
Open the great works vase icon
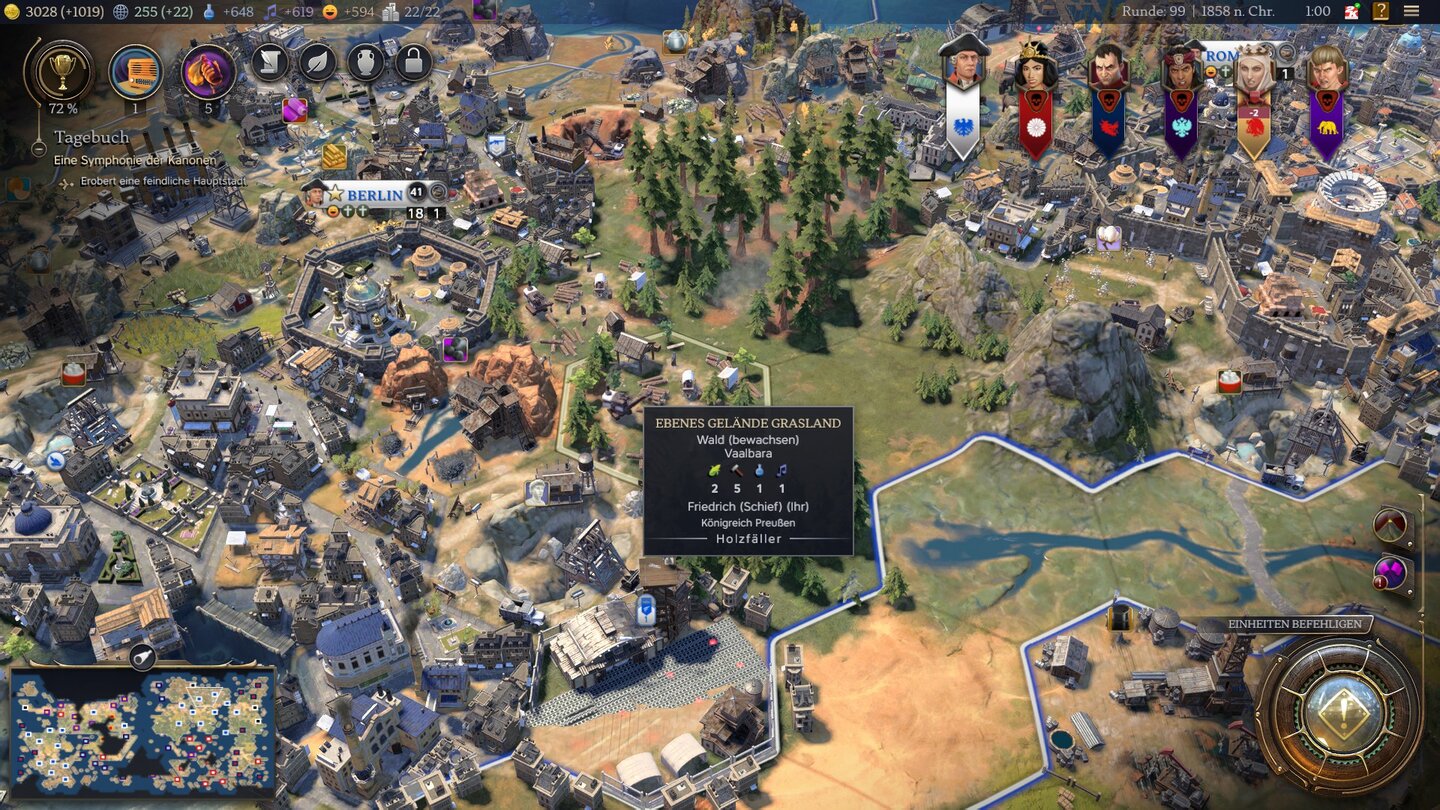(x=366, y=63)
